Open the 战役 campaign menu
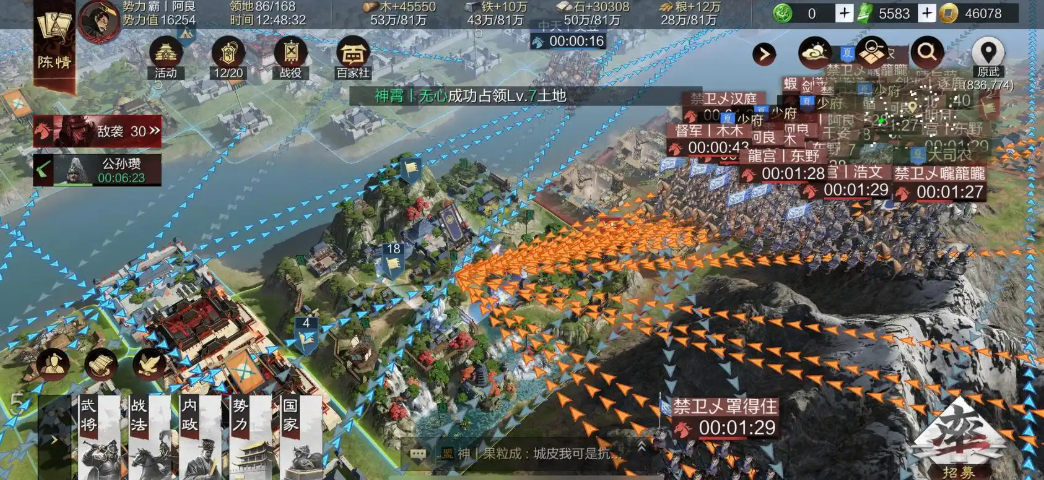 tap(291, 55)
